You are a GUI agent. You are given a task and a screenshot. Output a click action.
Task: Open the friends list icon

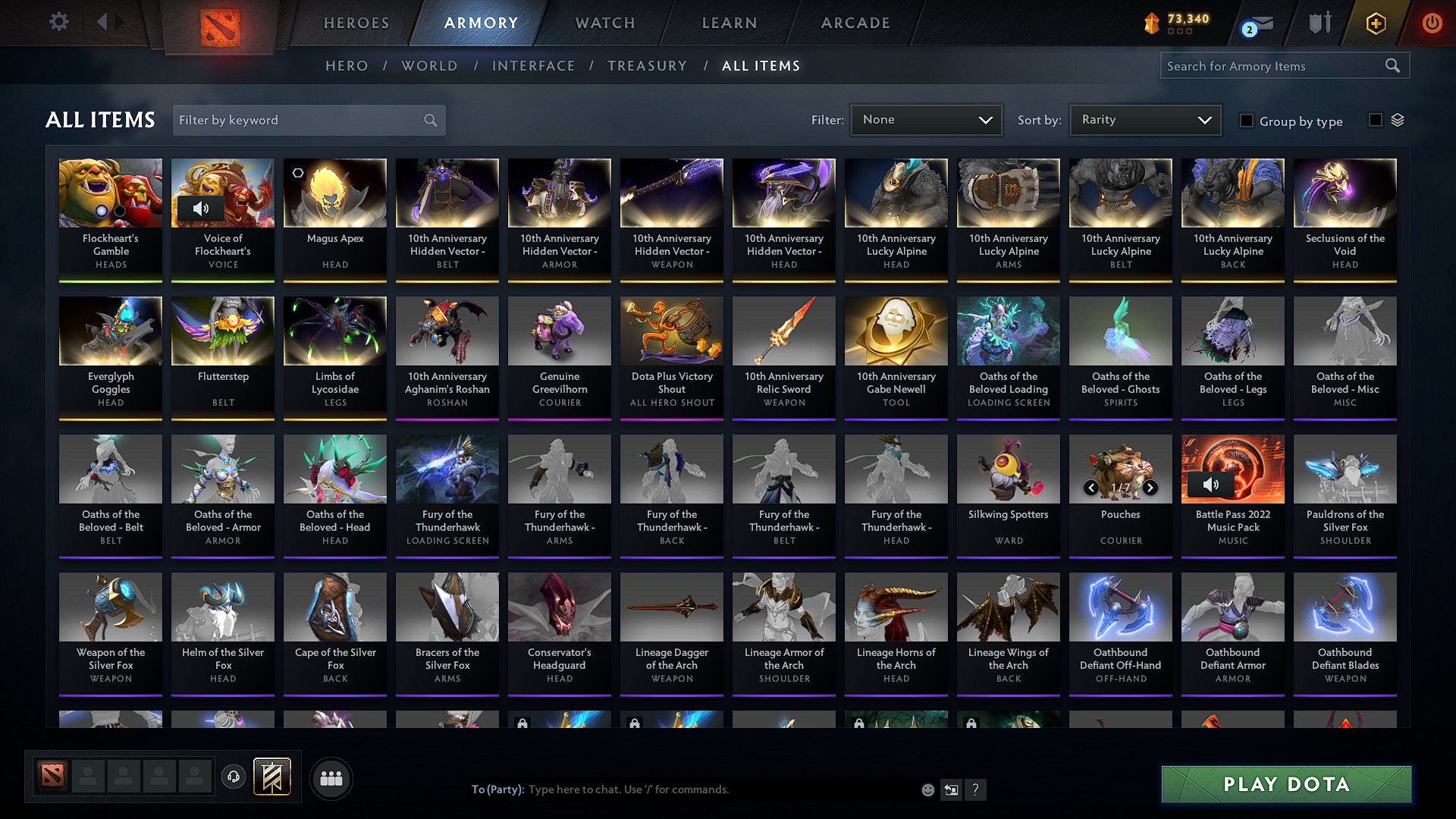331,778
